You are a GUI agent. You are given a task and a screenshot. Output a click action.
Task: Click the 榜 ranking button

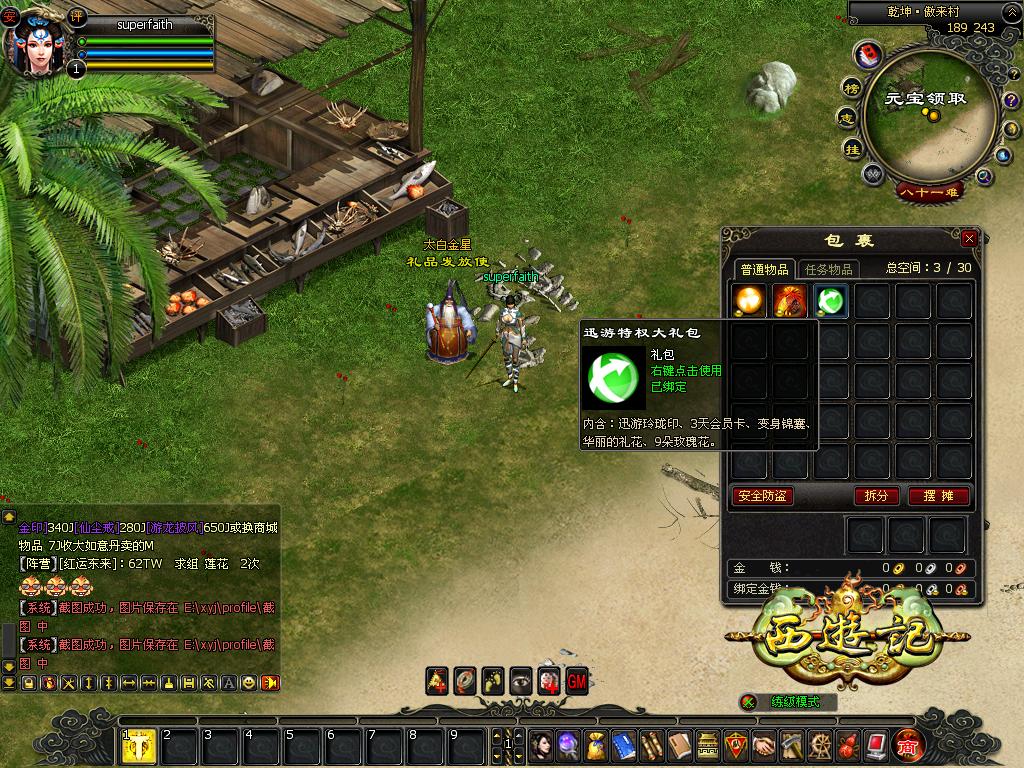(851, 88)
